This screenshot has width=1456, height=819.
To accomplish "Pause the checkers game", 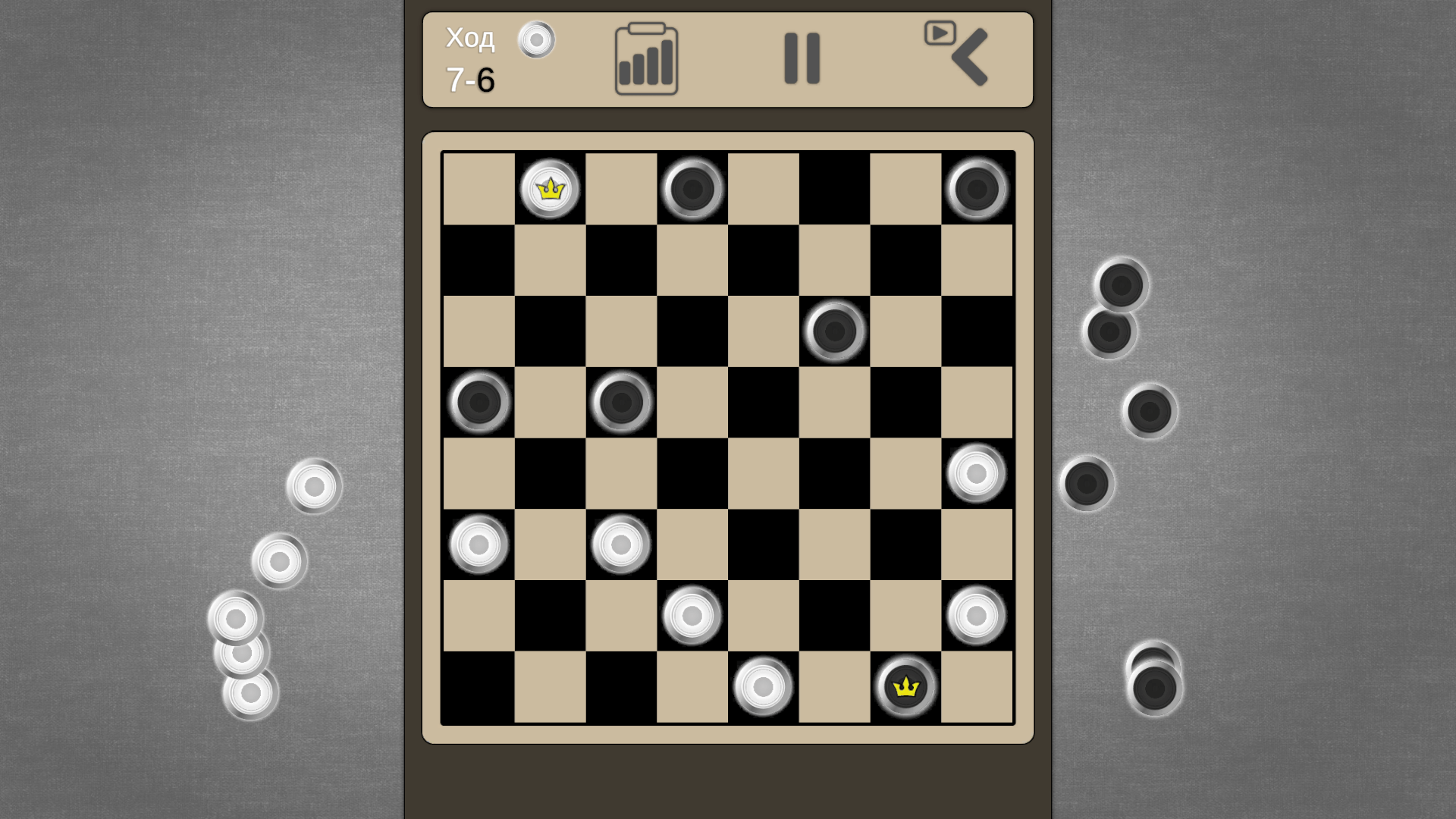I will point(802,59).
